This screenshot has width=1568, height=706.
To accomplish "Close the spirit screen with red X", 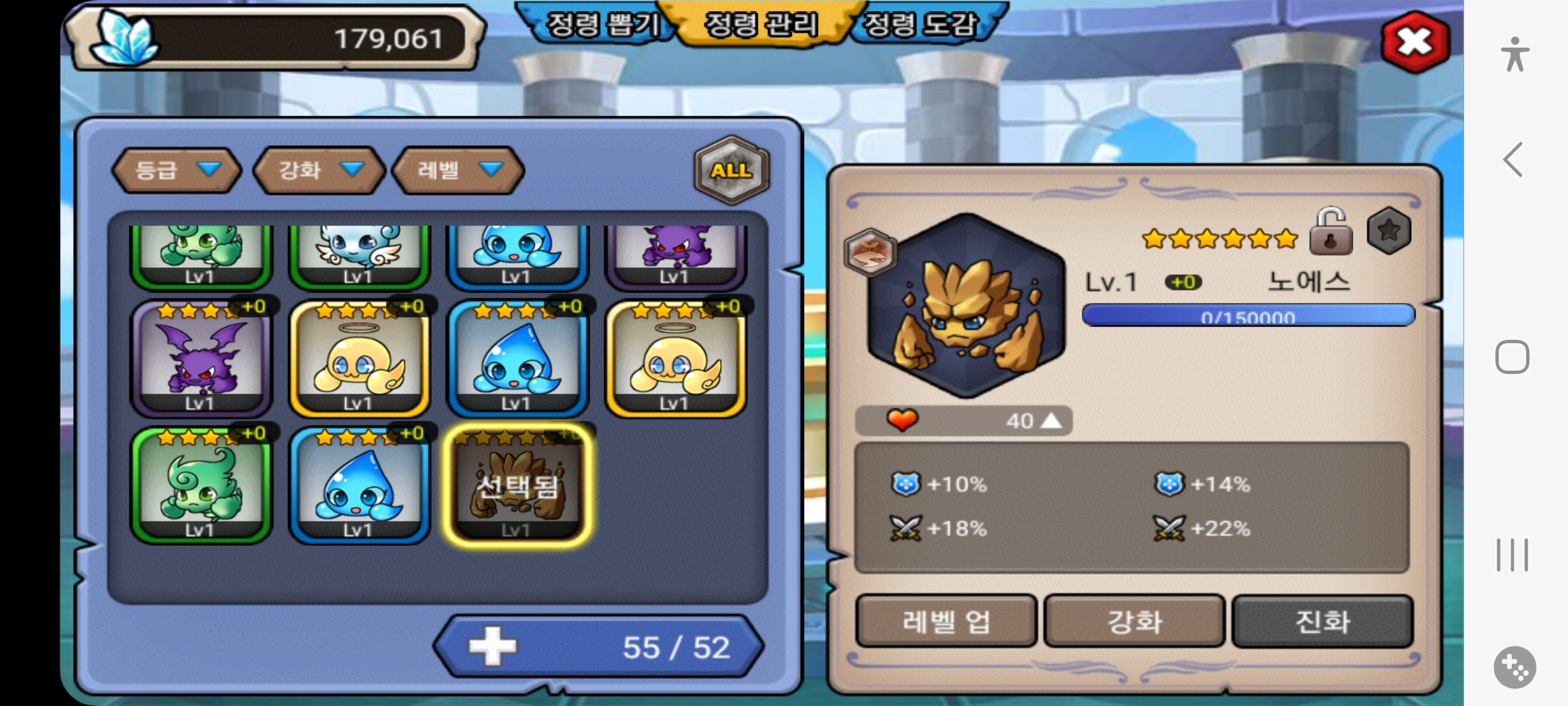I will (x=1415, y=42).
